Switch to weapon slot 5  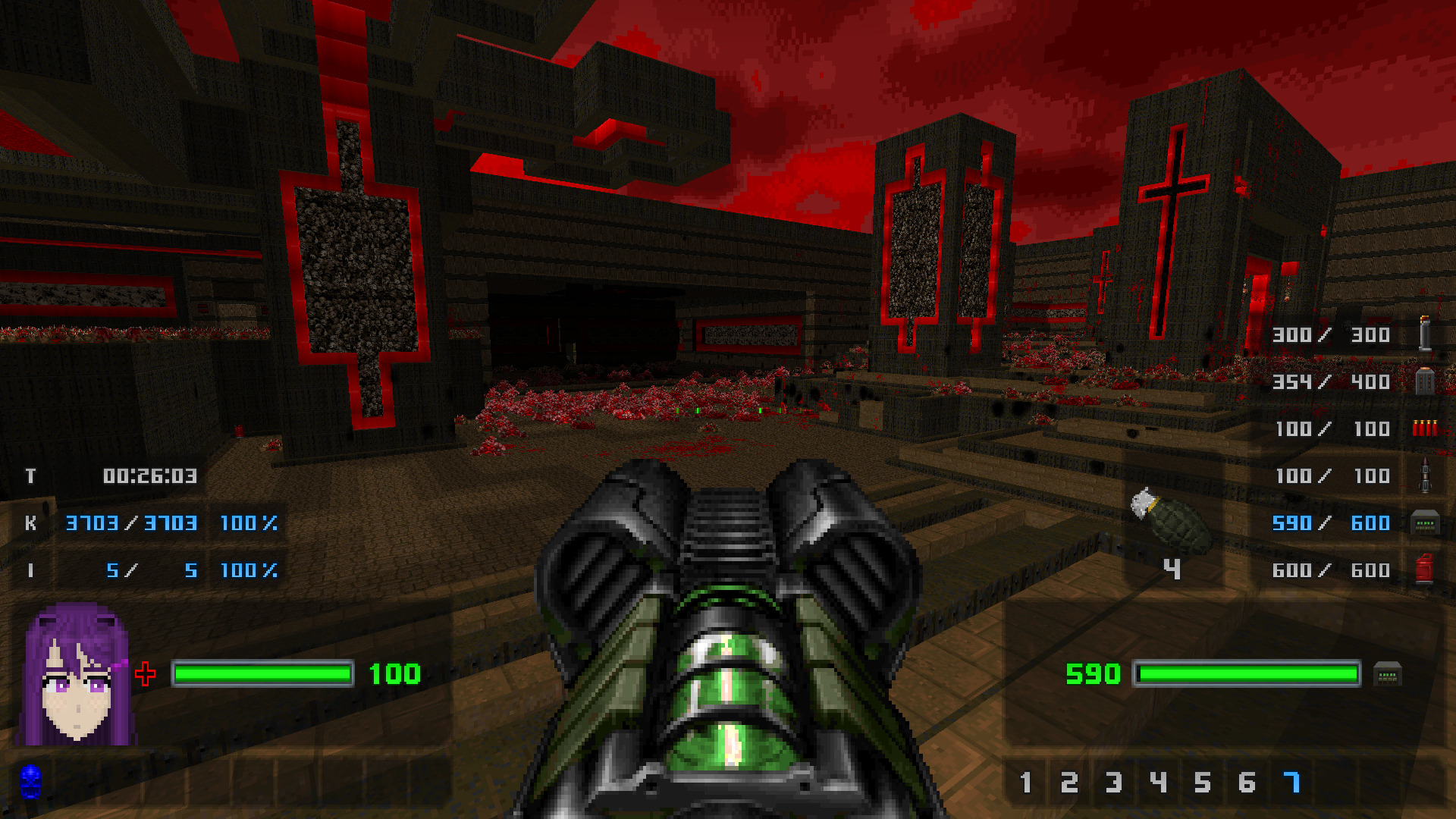point(1202,782)
